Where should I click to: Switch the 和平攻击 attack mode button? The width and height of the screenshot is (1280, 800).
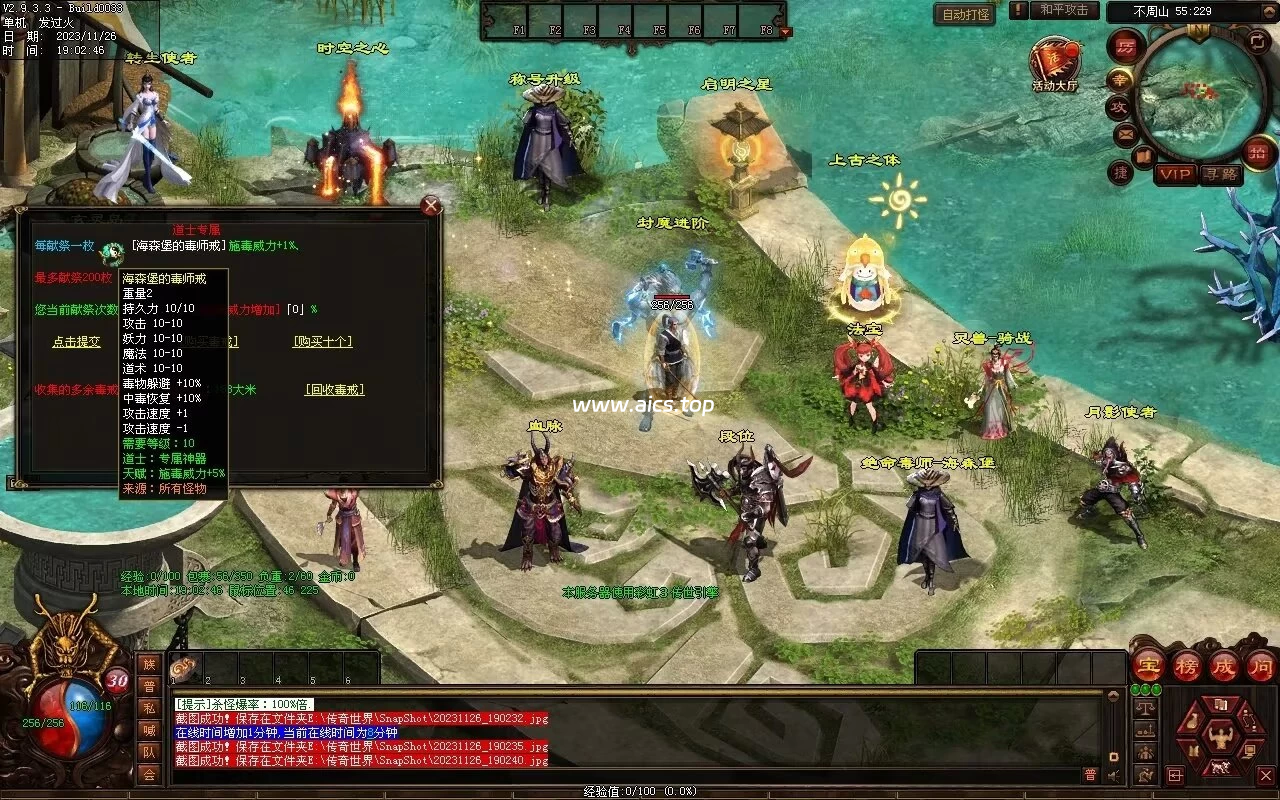click(x=1063, y=10)
